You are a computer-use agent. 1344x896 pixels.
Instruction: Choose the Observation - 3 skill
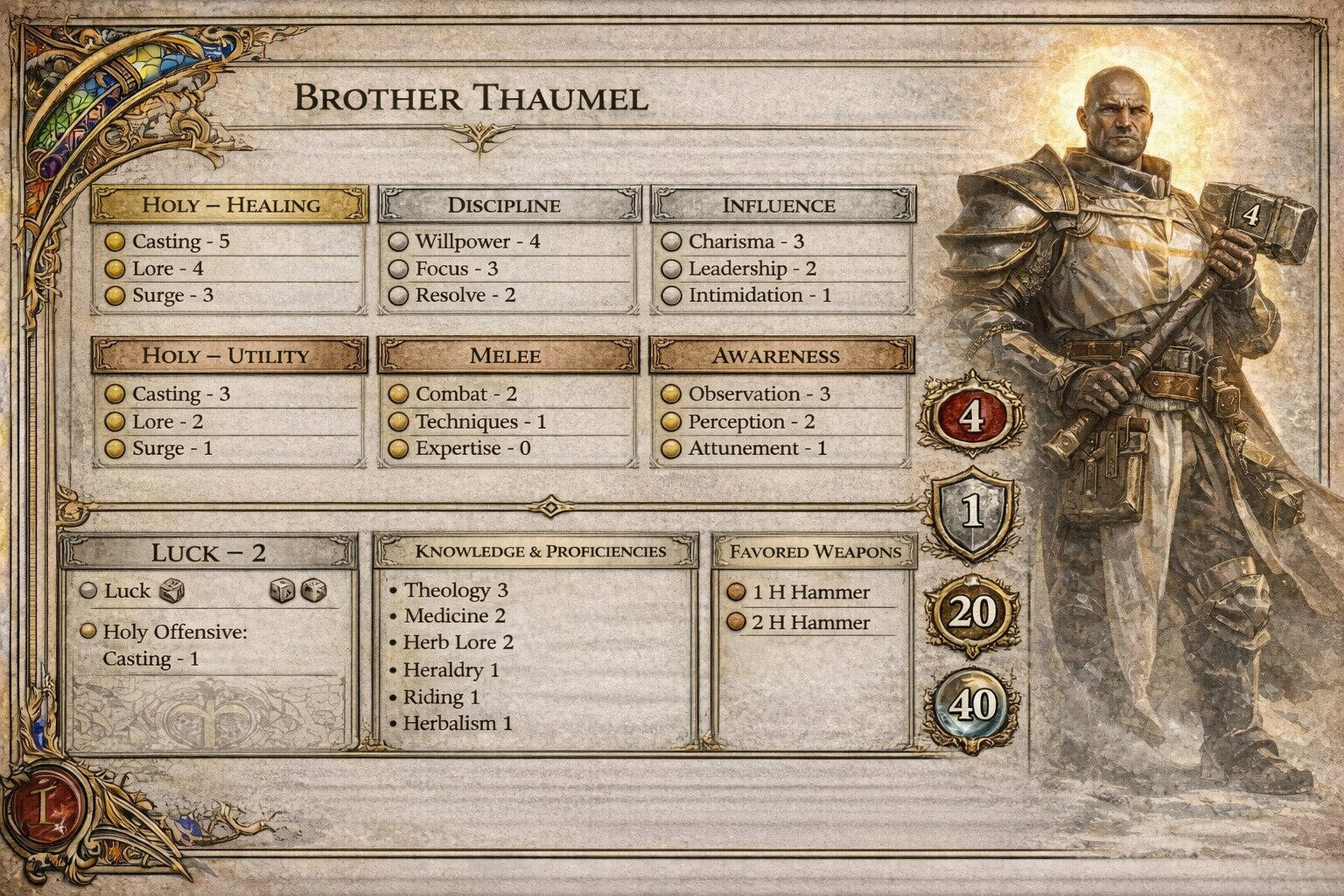click(759, 394)
